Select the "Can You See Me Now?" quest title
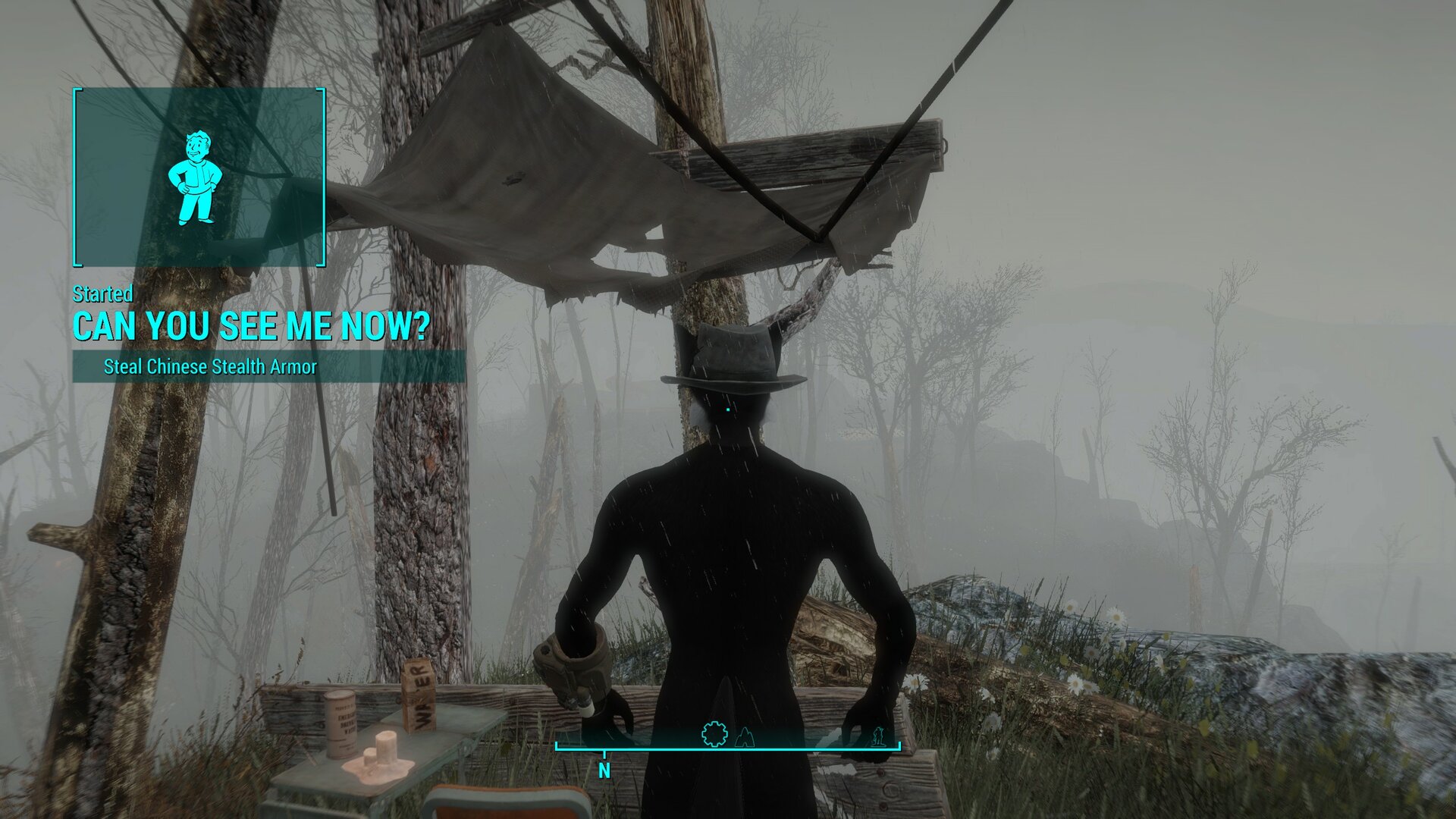The height and width of the screenshot is (819, 1456). [x=251, y=326]
